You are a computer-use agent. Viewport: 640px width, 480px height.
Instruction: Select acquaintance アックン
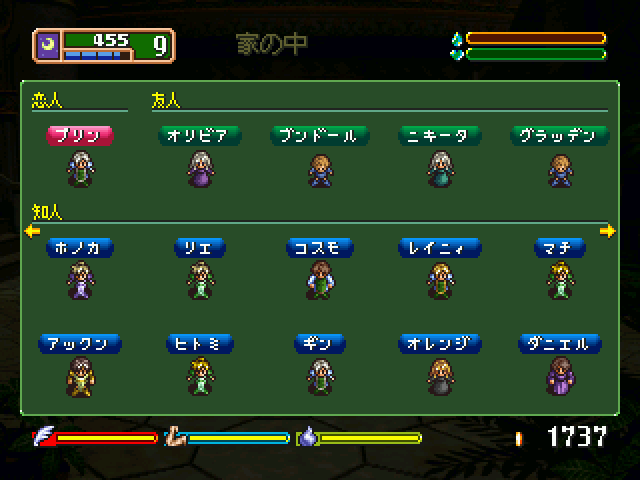[x=80, y=343]
